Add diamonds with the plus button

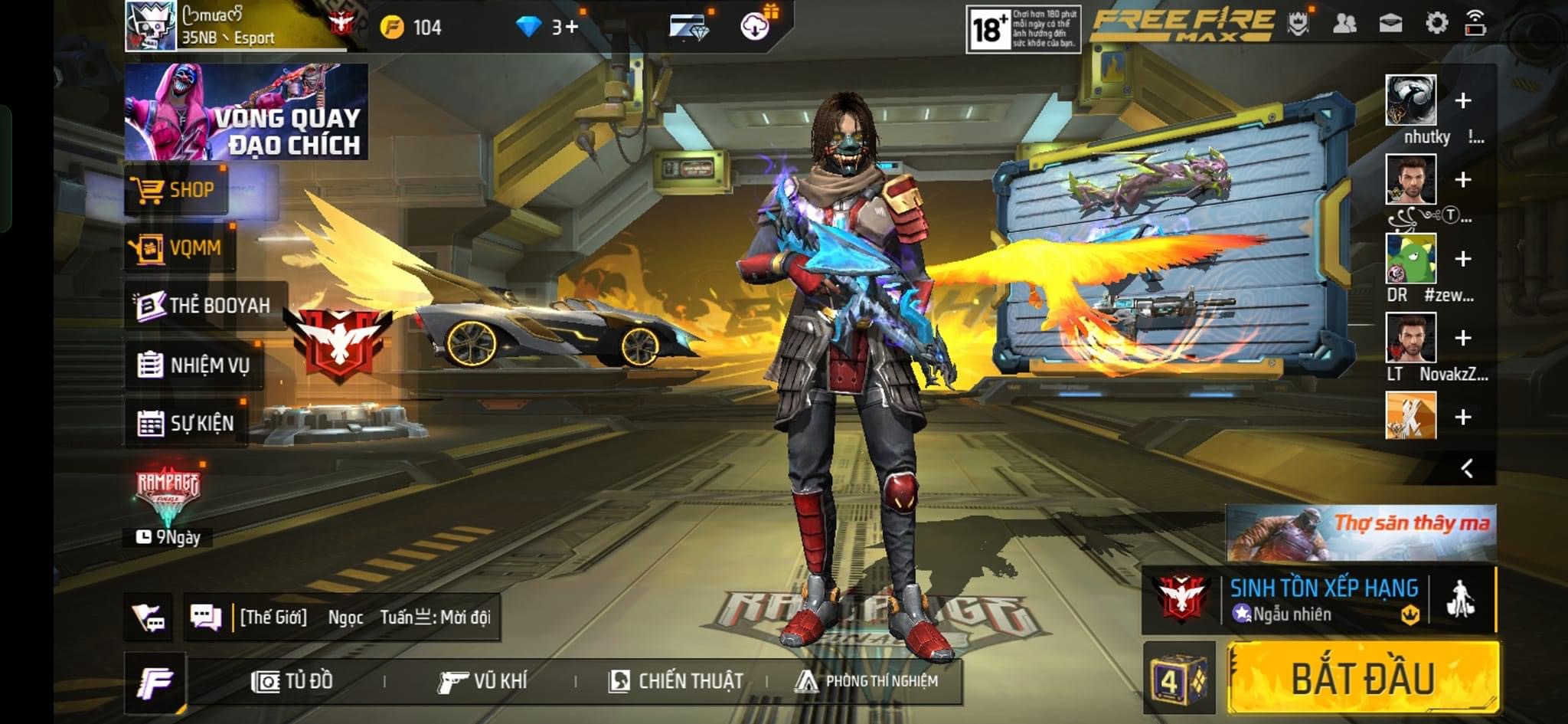pyautogui.click(x=571, y=28)
